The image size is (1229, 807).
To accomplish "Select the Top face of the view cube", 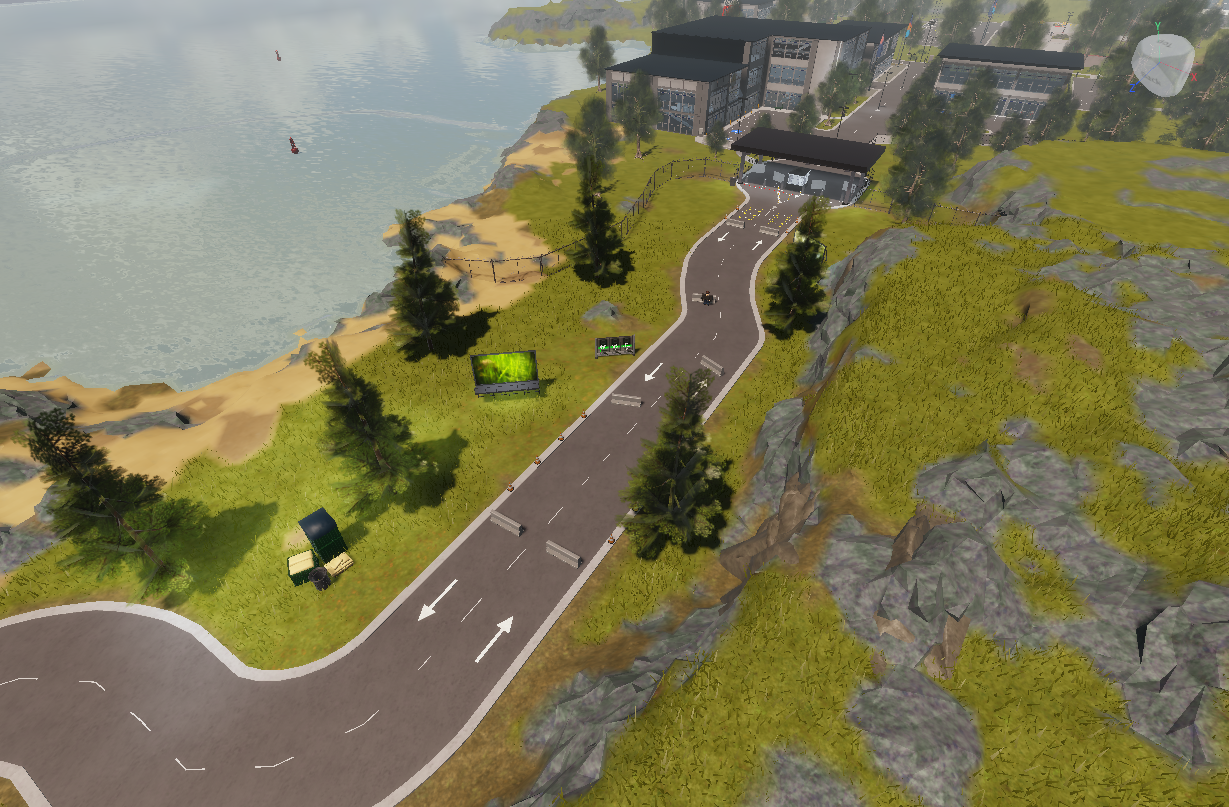I will [x=1166, y=45].
